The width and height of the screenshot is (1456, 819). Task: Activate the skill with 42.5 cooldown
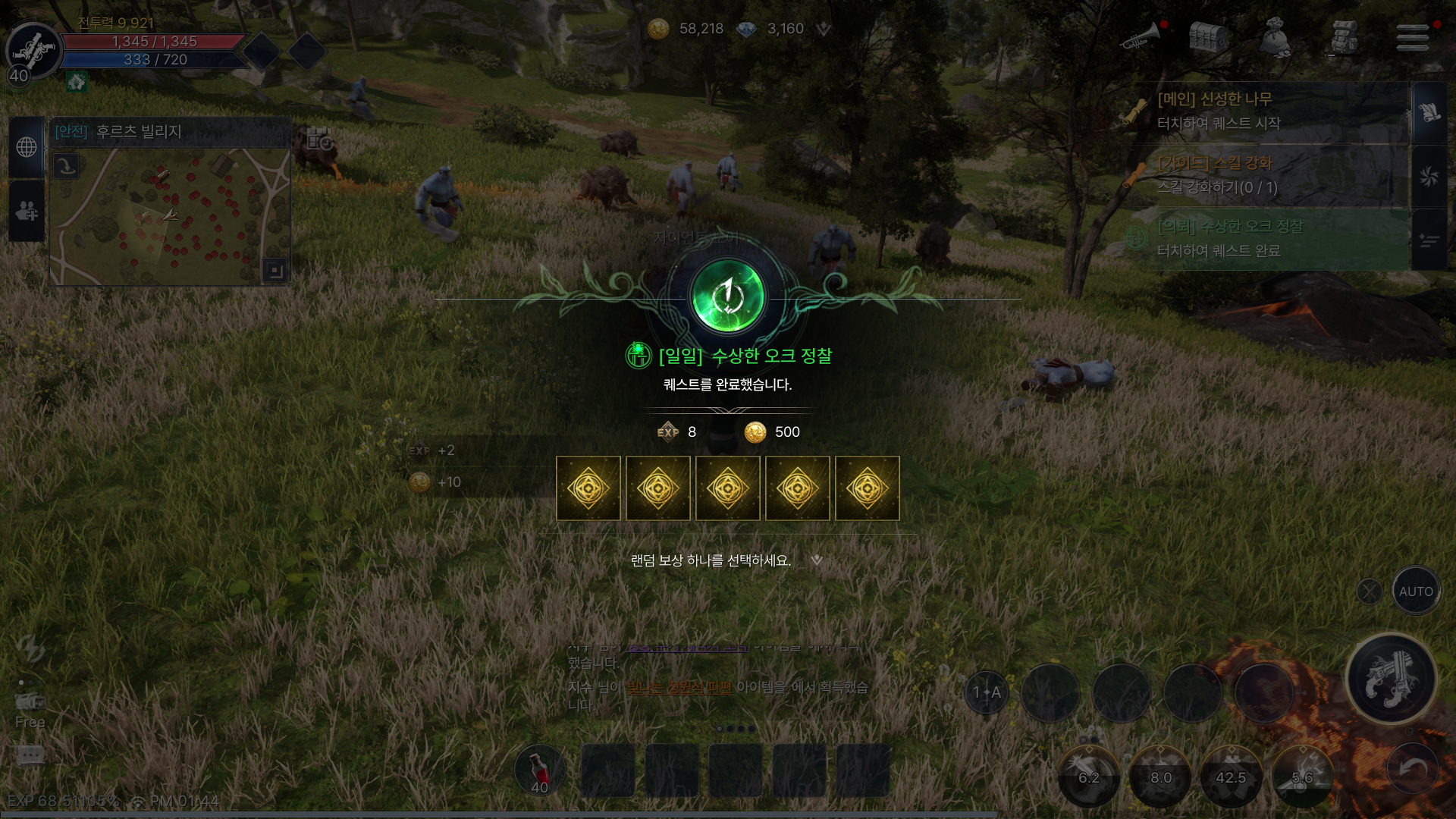1231,777
